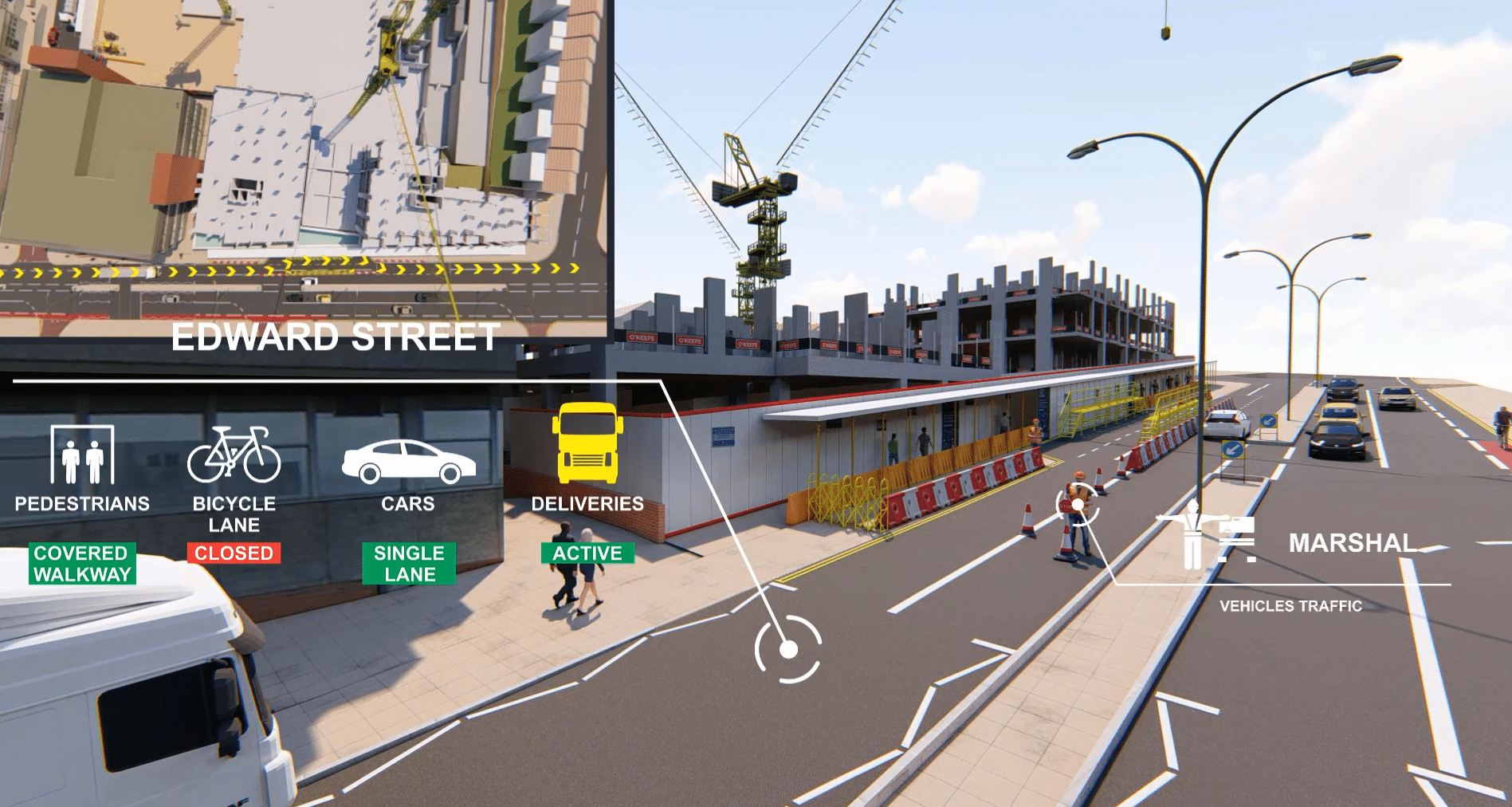1512x807 pixels.
Task: Select the white Marshal figure icon
Action: tap(1193, 533)
